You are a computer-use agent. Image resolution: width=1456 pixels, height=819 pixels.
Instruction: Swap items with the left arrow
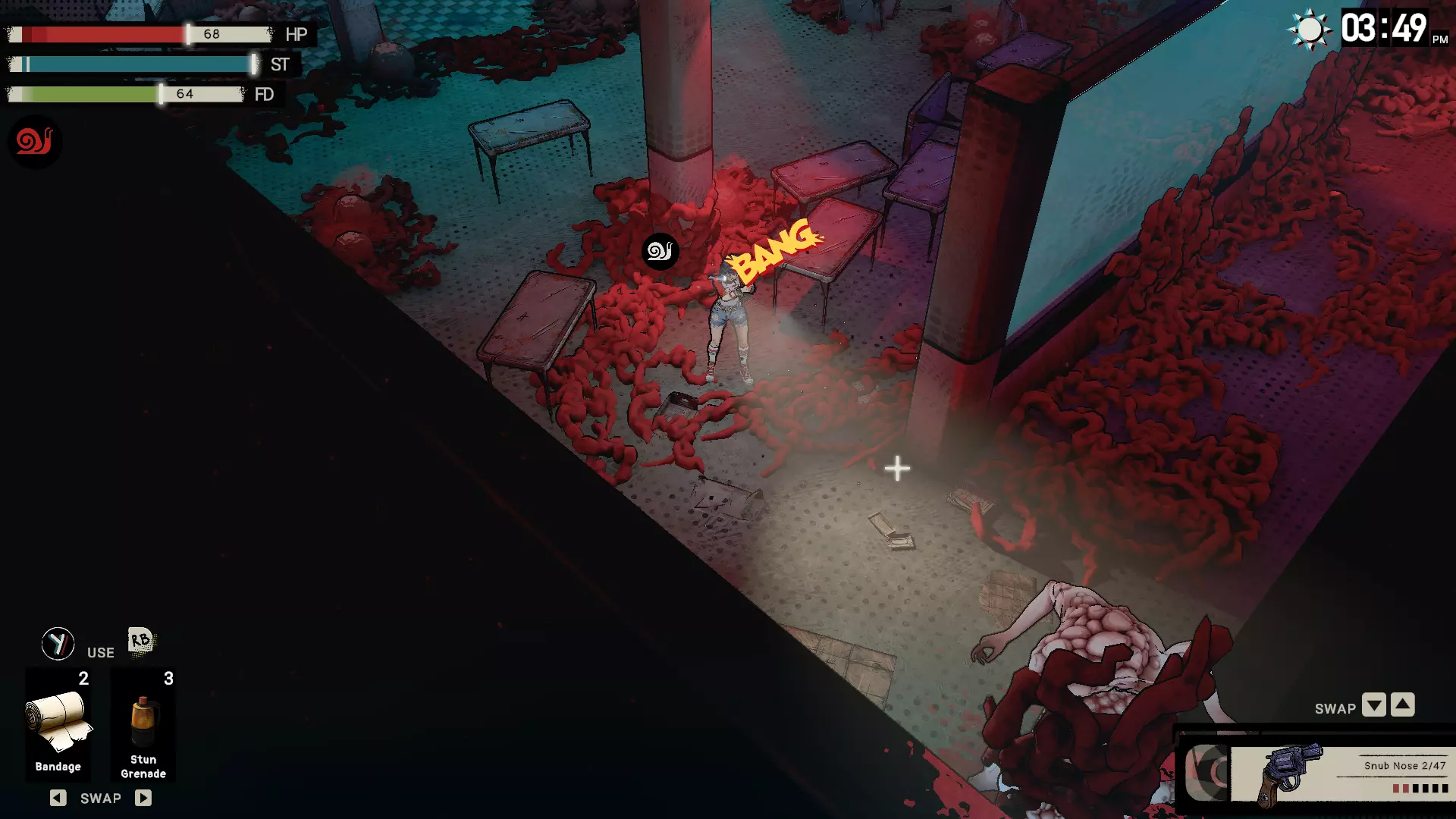click(x=58, y=798)
